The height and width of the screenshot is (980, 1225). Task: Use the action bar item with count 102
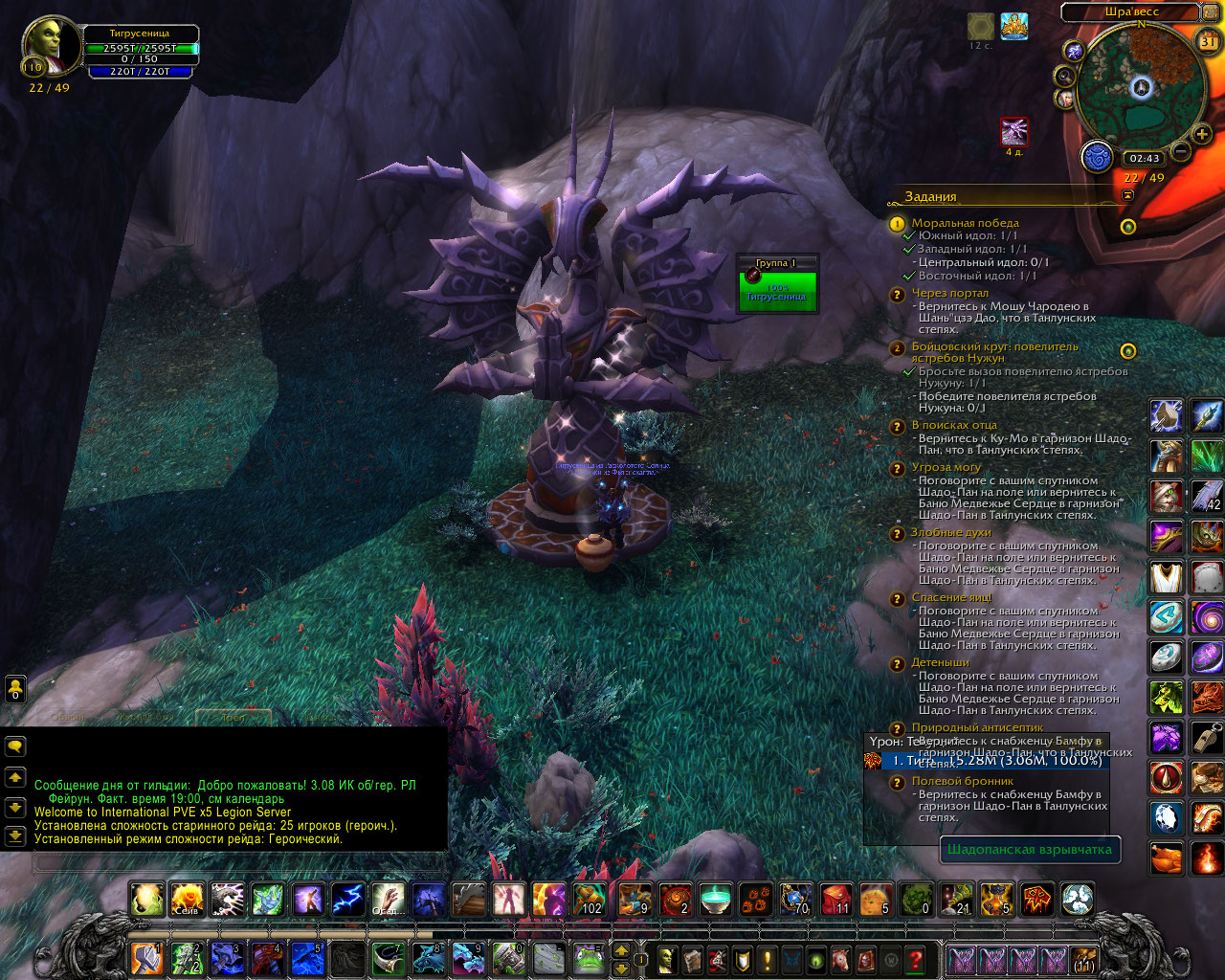tap(589, 900)
